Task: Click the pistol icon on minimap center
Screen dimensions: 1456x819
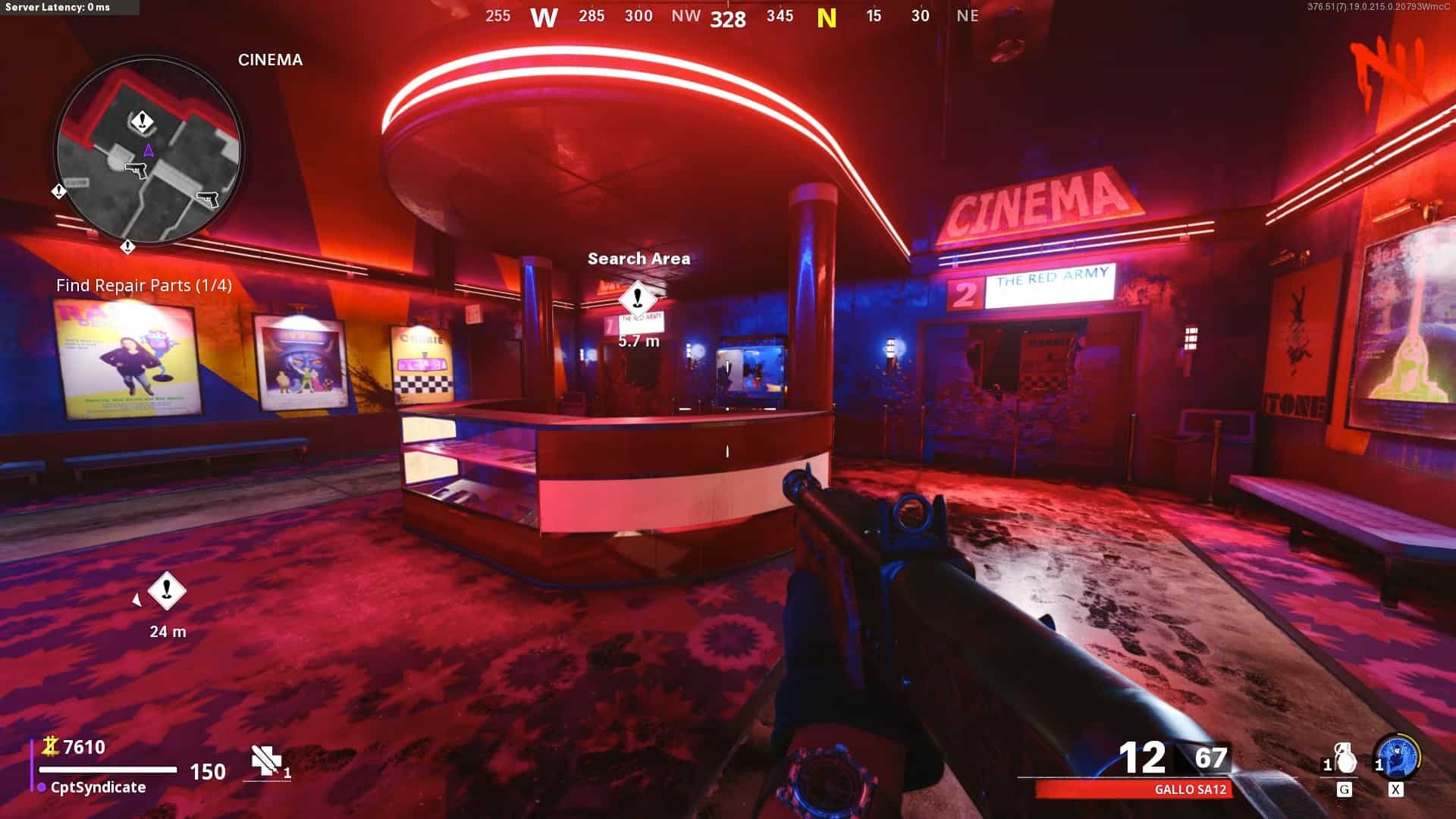Action: (x=136, y=170)
